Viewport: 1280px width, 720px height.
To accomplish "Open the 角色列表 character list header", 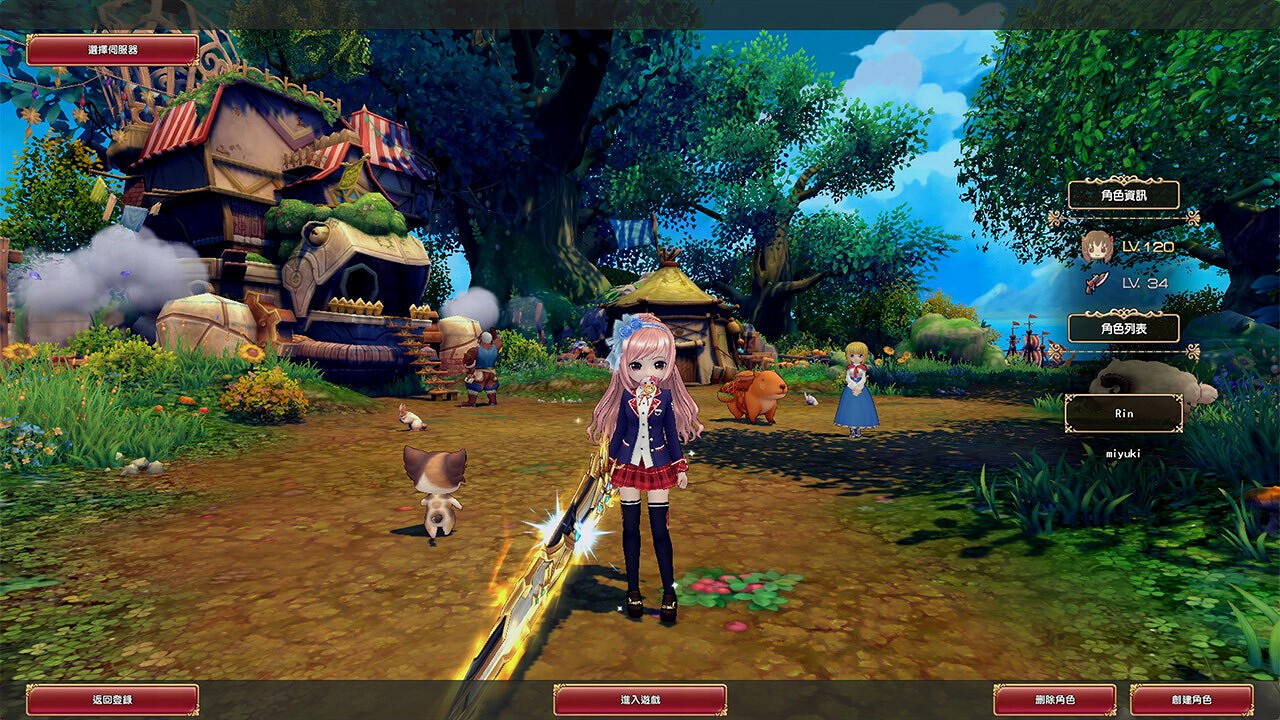I will click(1126, 327).
